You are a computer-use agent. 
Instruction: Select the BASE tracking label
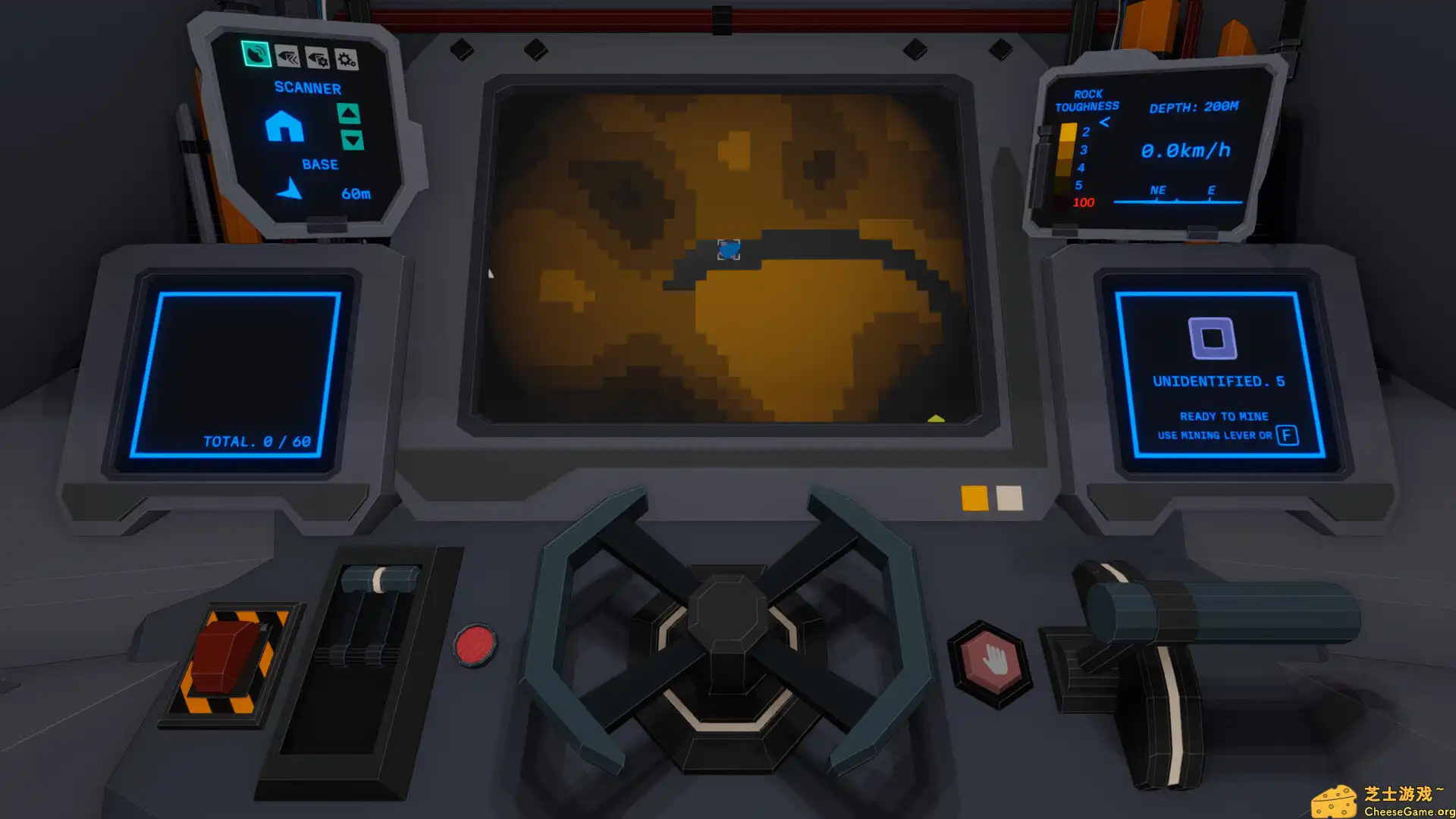click(x=321, y=164)
